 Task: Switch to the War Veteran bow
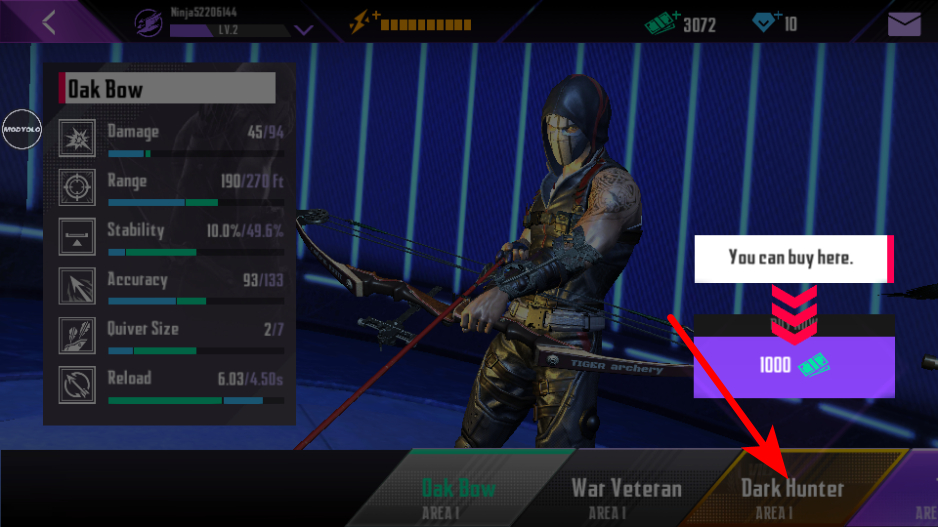(x=626, y=496)
